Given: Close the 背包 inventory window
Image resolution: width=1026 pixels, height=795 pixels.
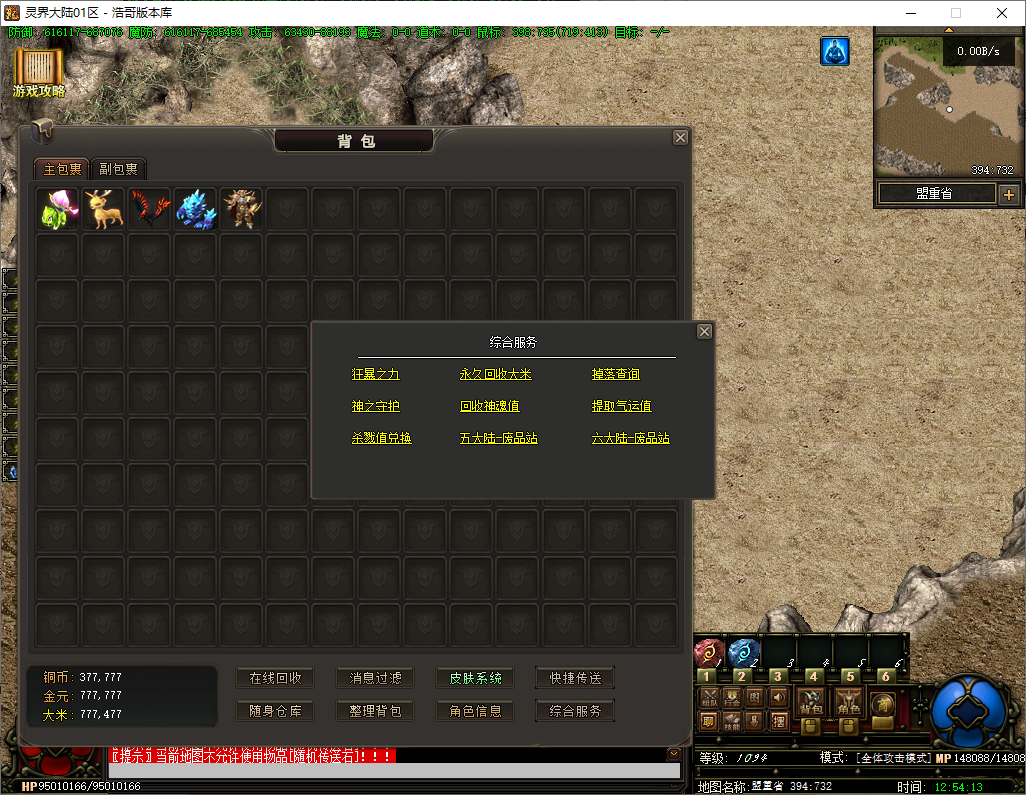Looking at the screenshot, I should [x=680, y=138].
